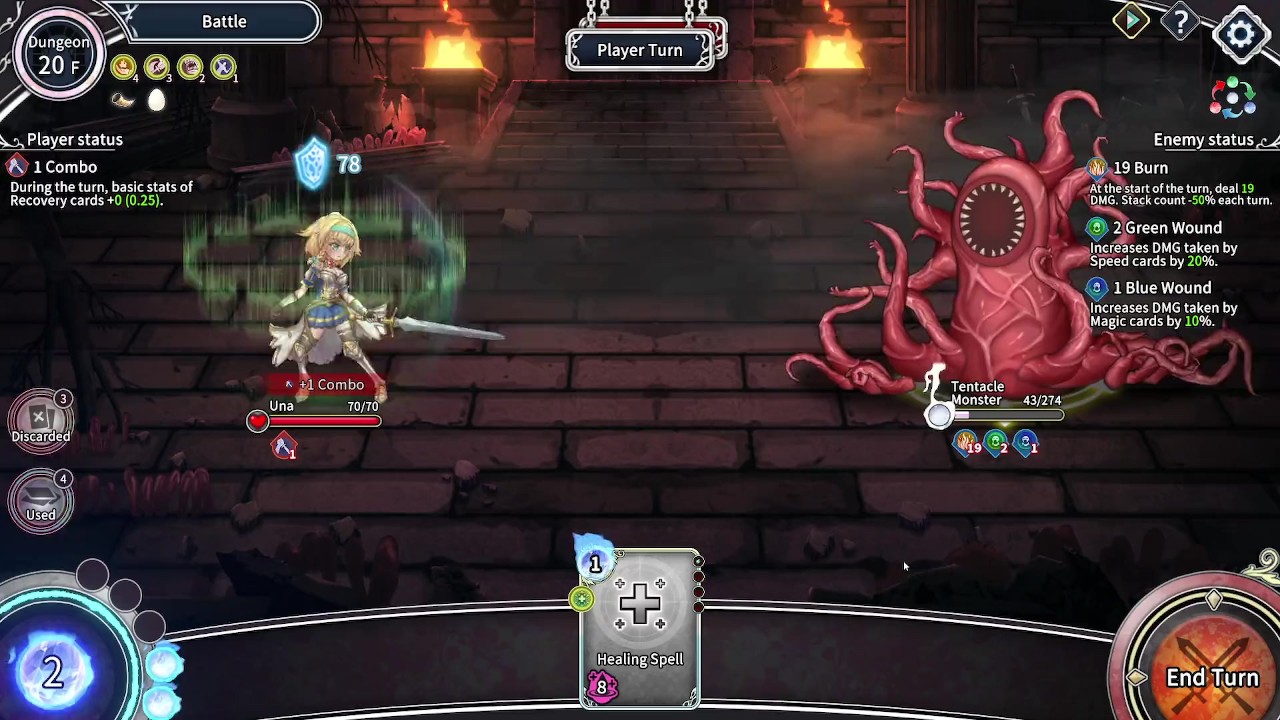Open the gear settings menu
Screen dimensions: 1280x720
coord(1241,33)
